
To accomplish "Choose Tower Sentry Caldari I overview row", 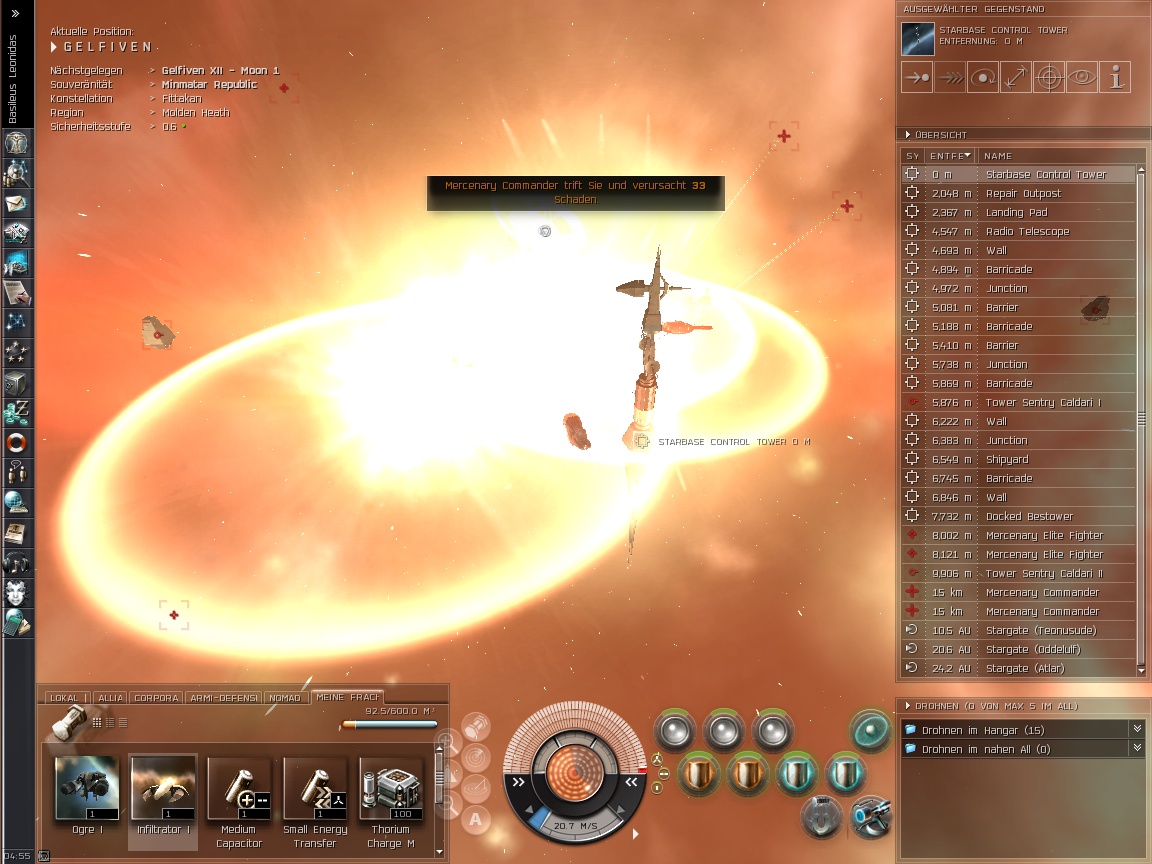I will click(1043, 402).
